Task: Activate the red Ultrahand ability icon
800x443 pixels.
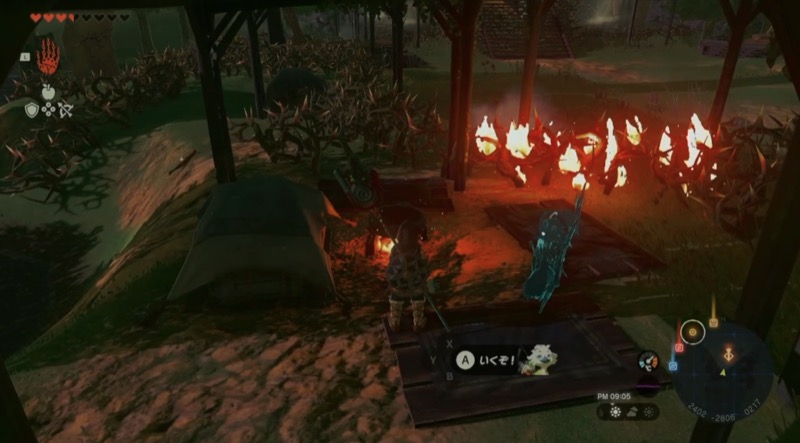Action: tap(48, 57)
